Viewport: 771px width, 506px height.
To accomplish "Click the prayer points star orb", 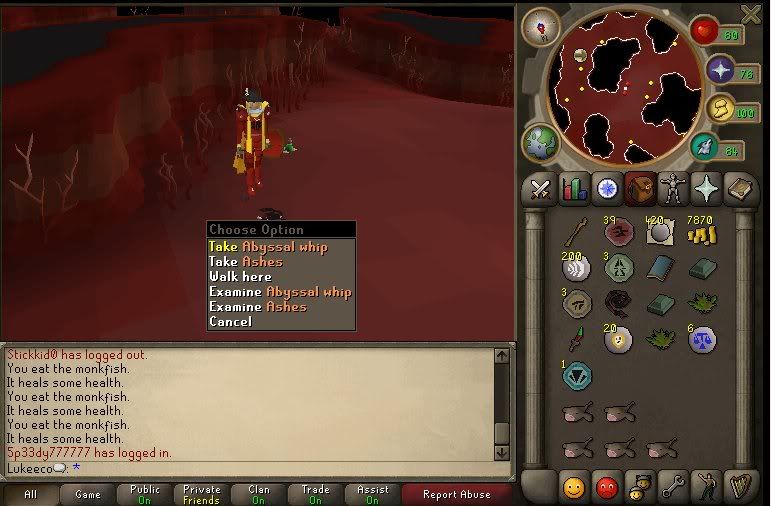I will click(720, 70).
